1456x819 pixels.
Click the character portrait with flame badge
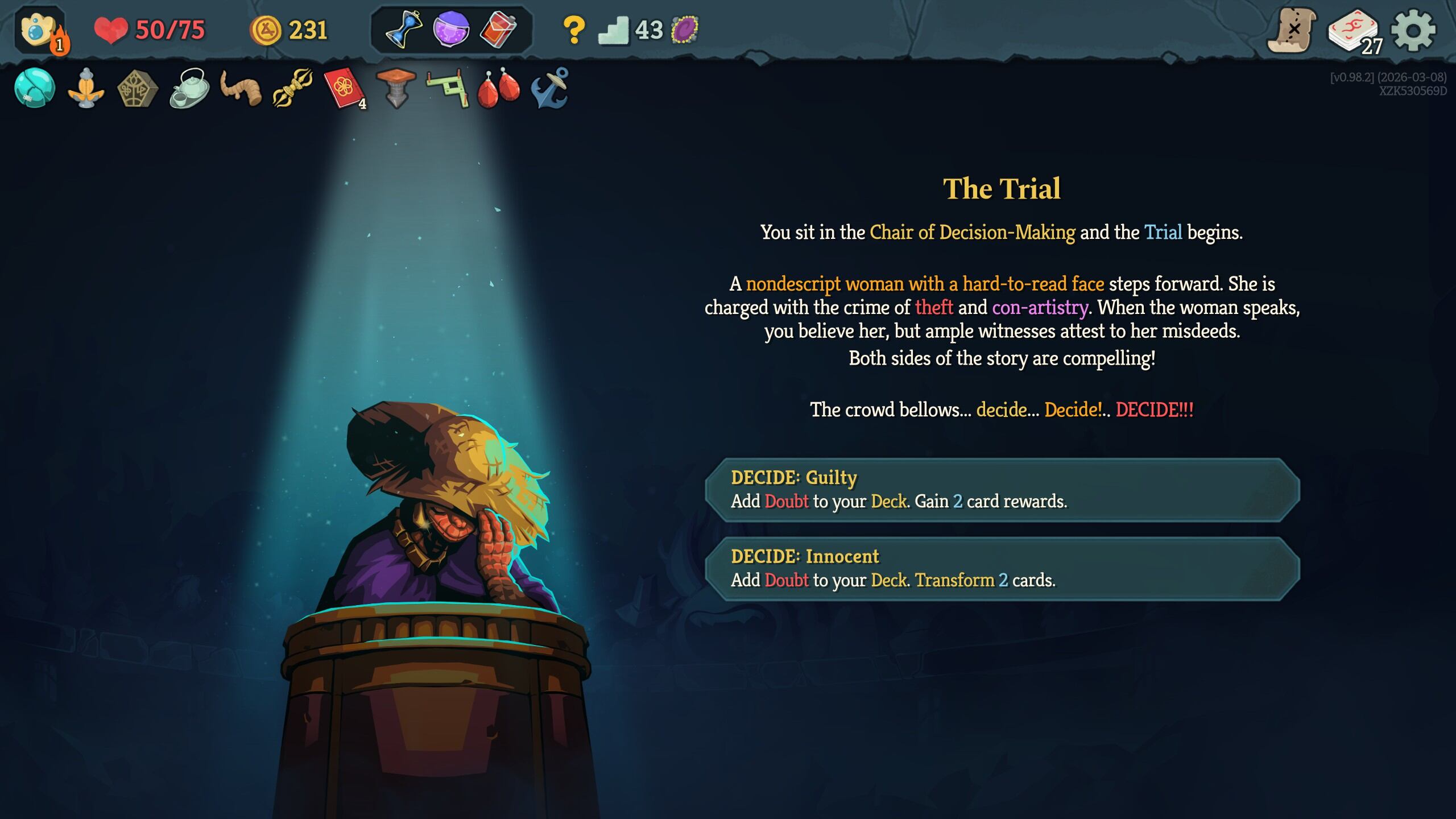(40, 30)
